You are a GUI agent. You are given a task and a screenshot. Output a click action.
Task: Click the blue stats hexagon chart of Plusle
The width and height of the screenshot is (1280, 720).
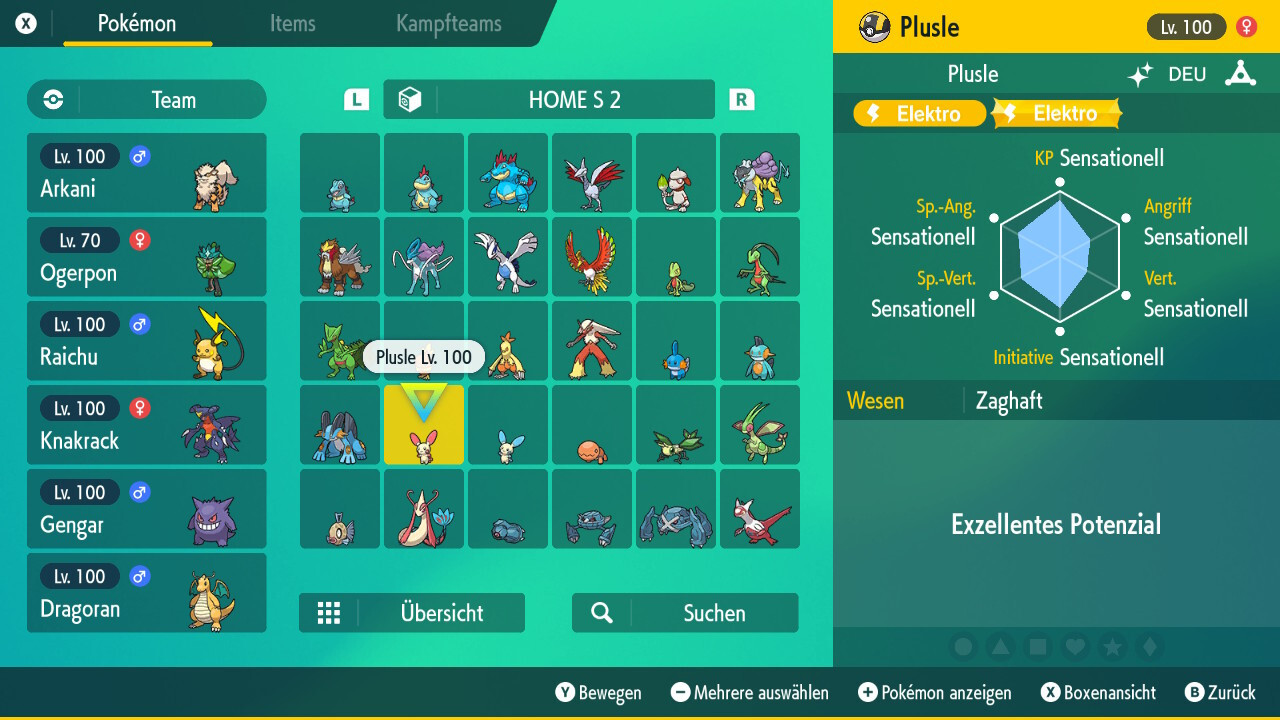tap(1058, 255)
